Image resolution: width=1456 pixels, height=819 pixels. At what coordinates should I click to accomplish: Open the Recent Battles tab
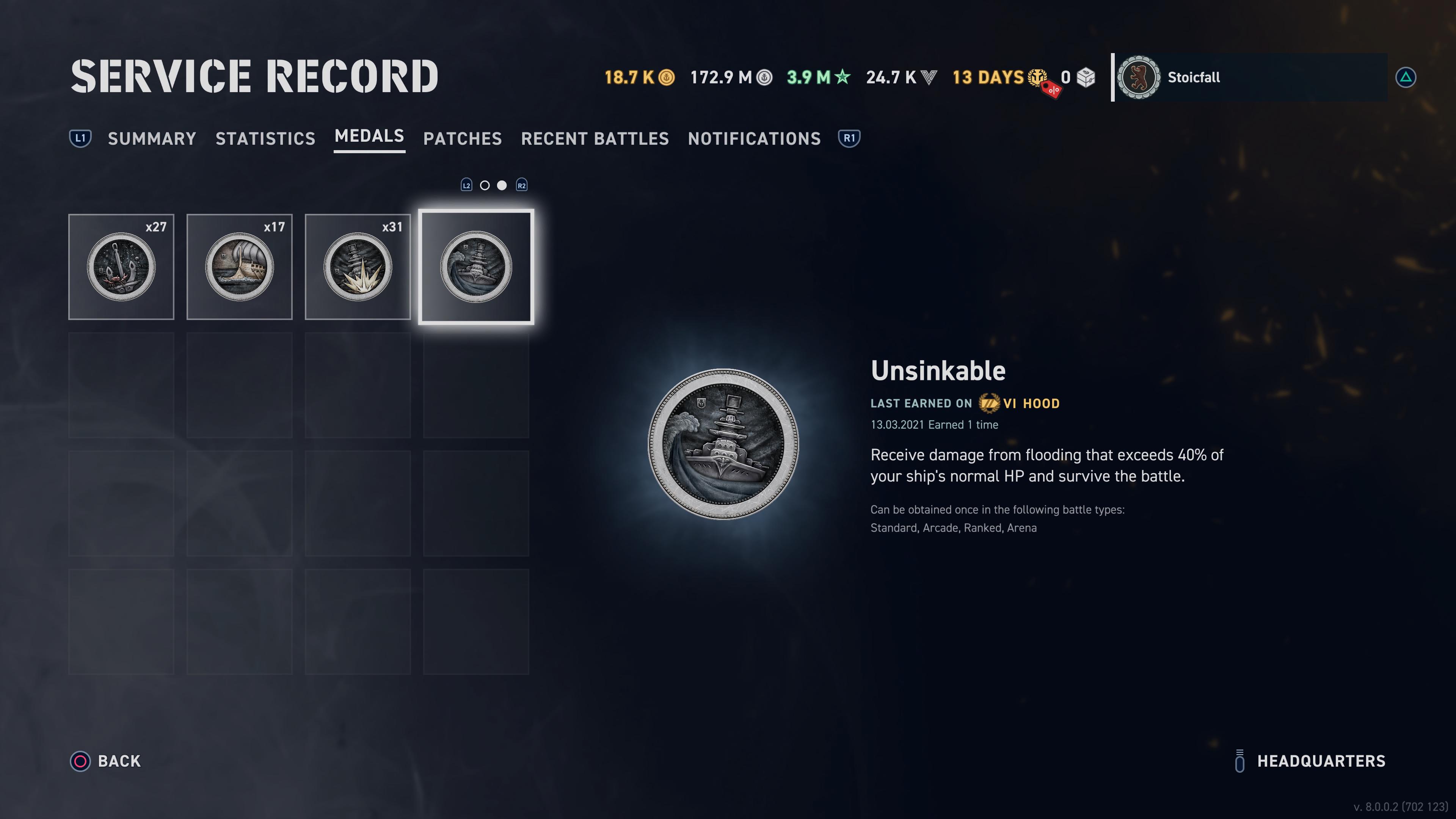tap(595, 138)
